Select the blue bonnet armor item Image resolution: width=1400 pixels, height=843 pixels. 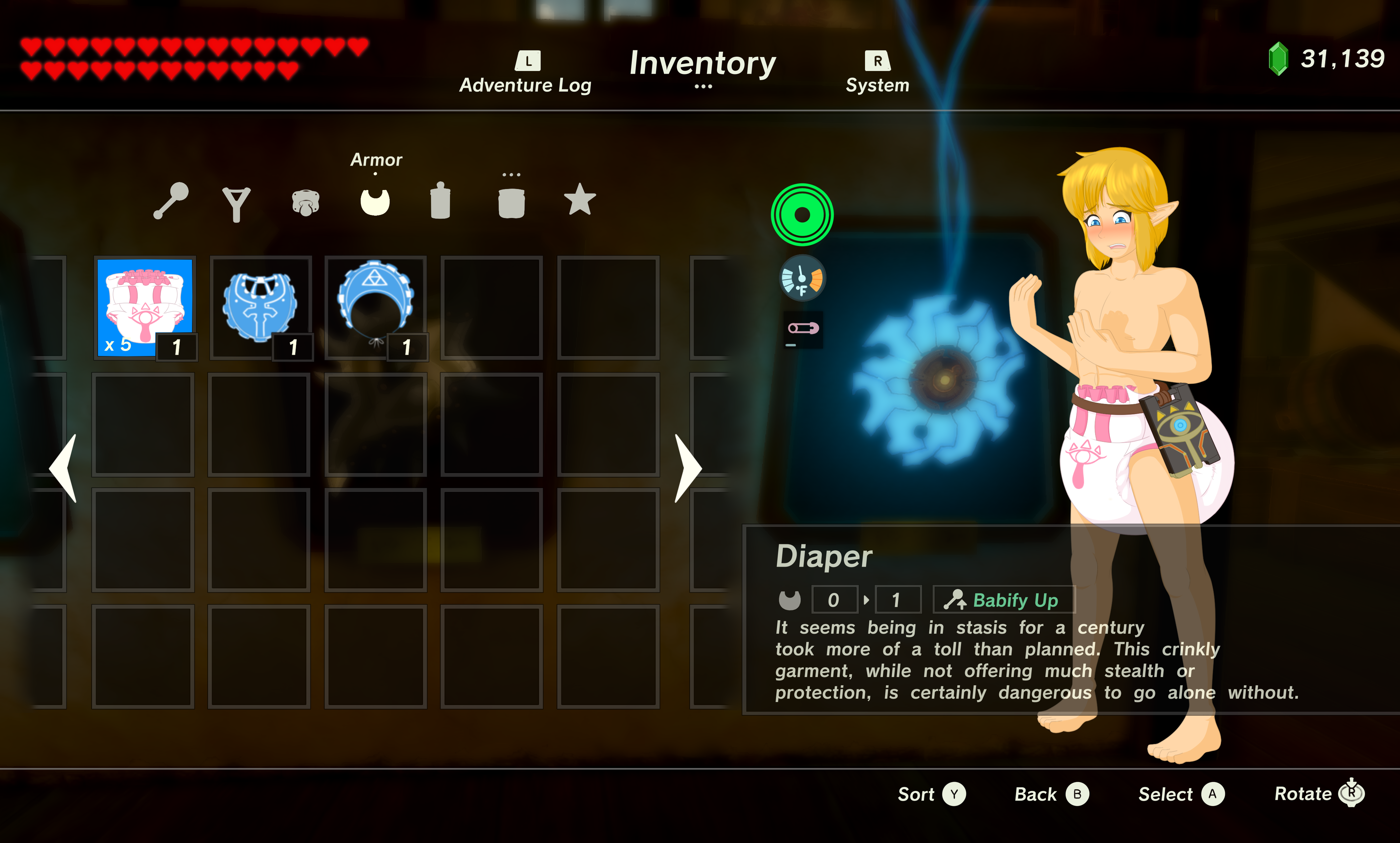pyautogui.click(x=375, y=307)
